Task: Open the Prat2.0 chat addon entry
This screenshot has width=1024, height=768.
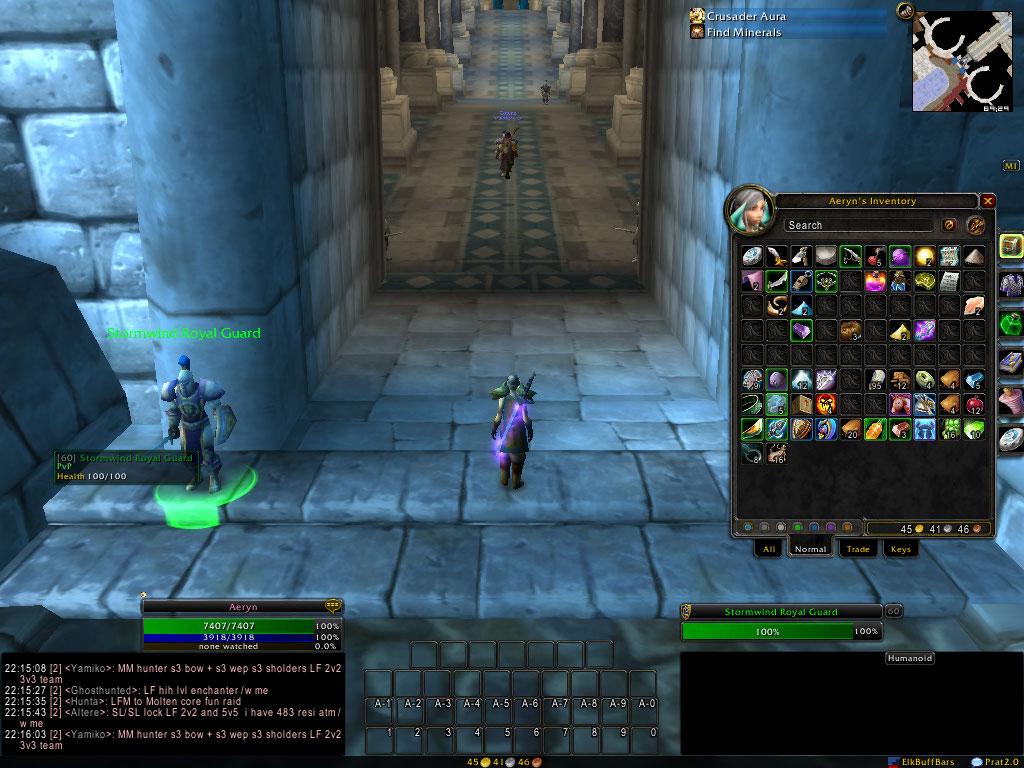Action: (x=993, y=762)
